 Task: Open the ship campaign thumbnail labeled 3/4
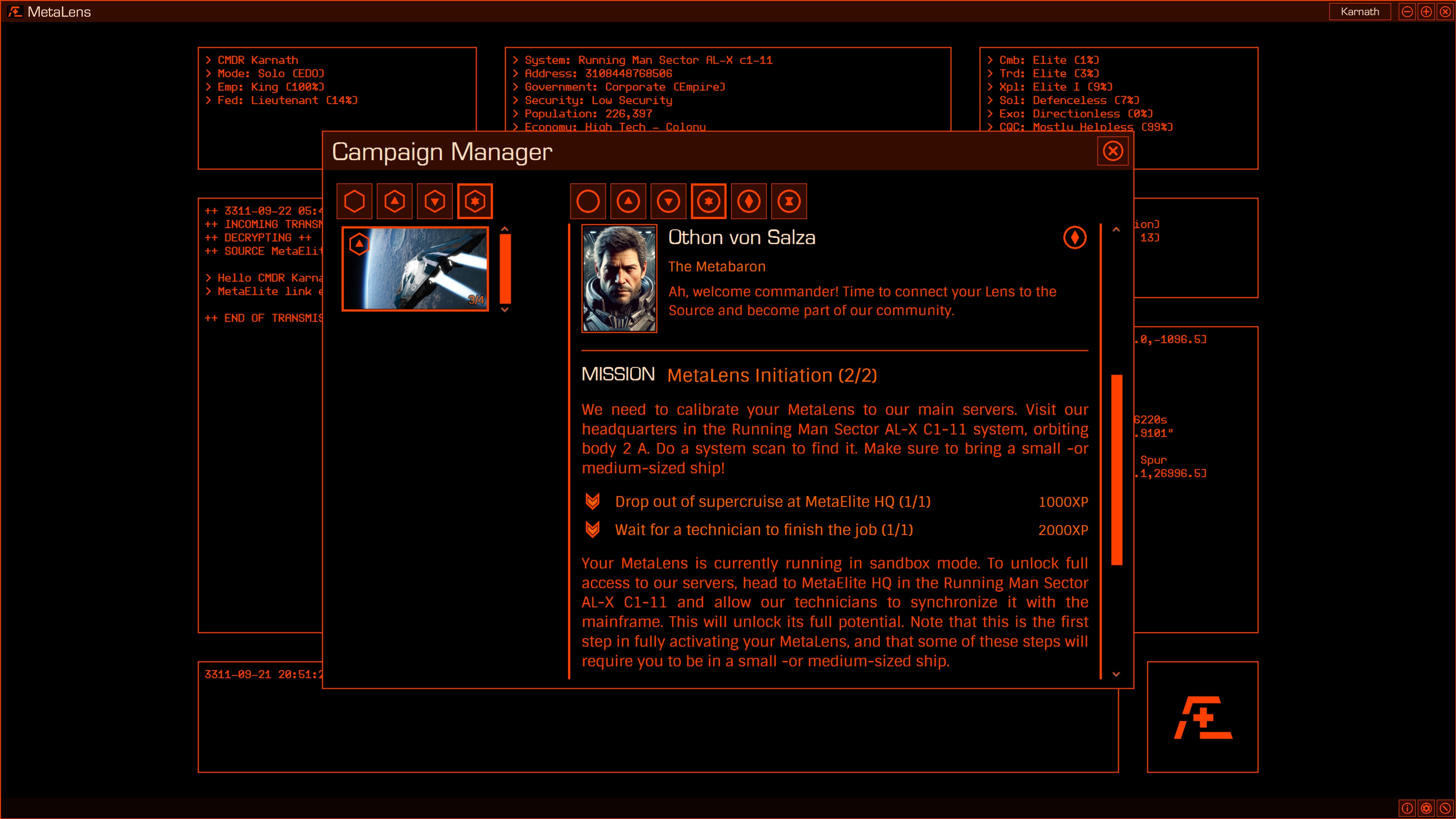click(415, 268)
